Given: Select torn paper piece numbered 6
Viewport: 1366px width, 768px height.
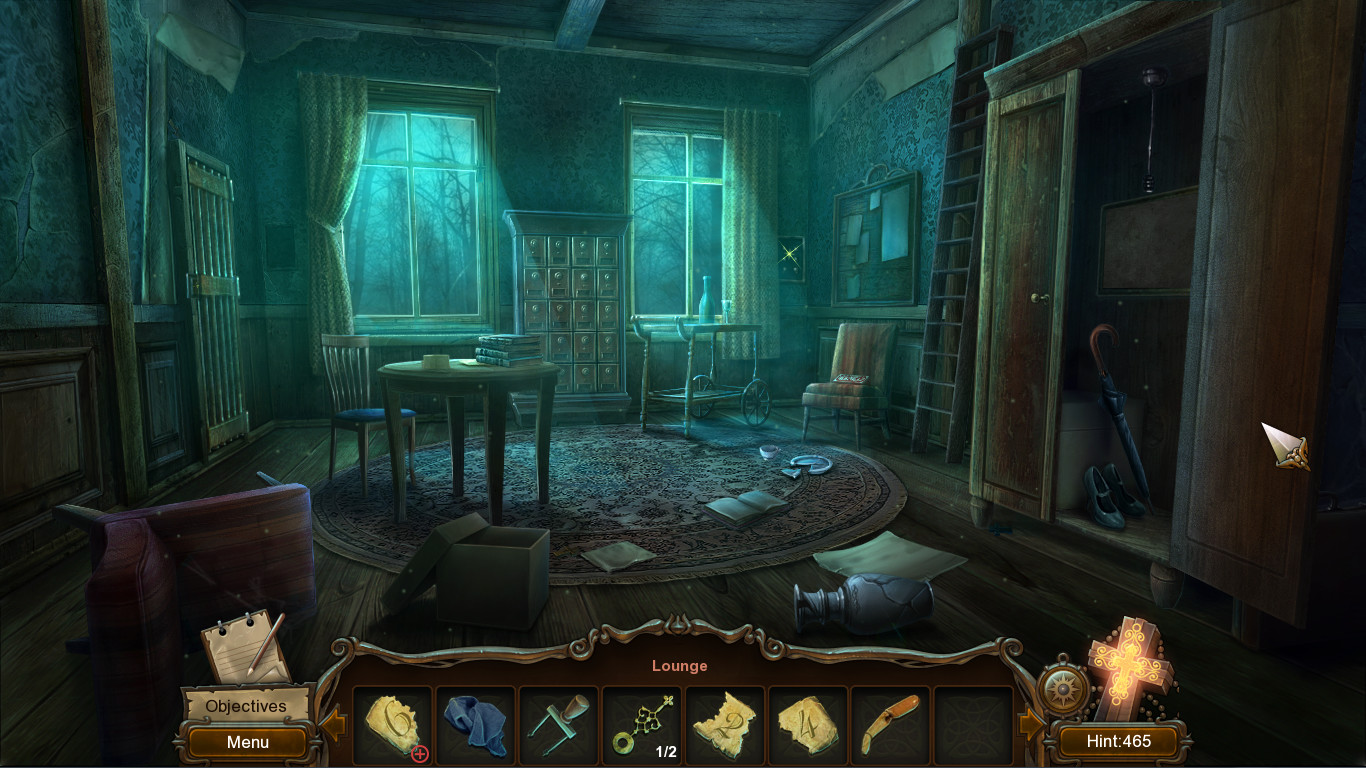Looking at the screenshot, I should pos(393,722).
